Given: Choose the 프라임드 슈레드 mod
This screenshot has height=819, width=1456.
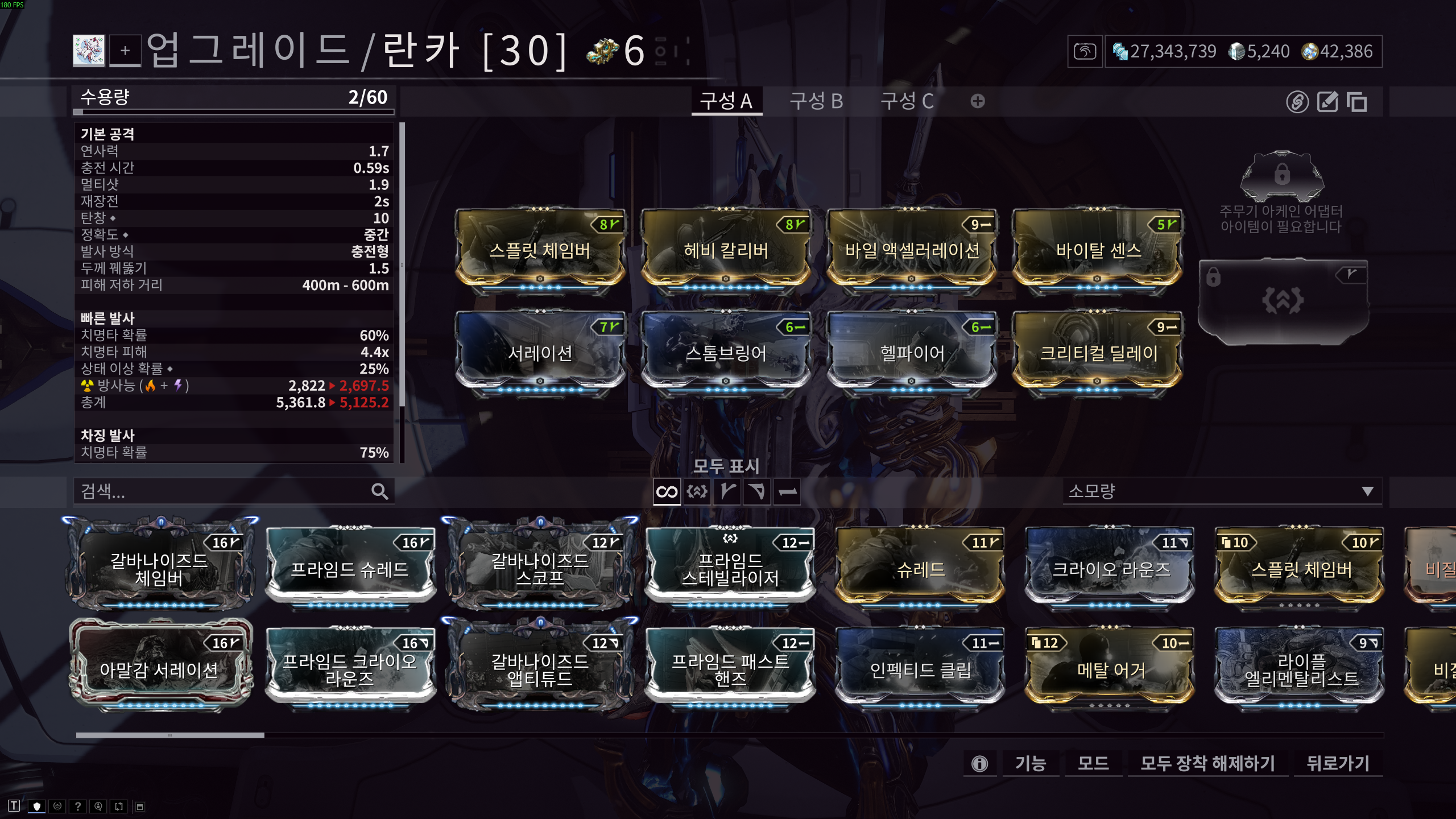Looking at the screenshot, I should tap(350, 569).
